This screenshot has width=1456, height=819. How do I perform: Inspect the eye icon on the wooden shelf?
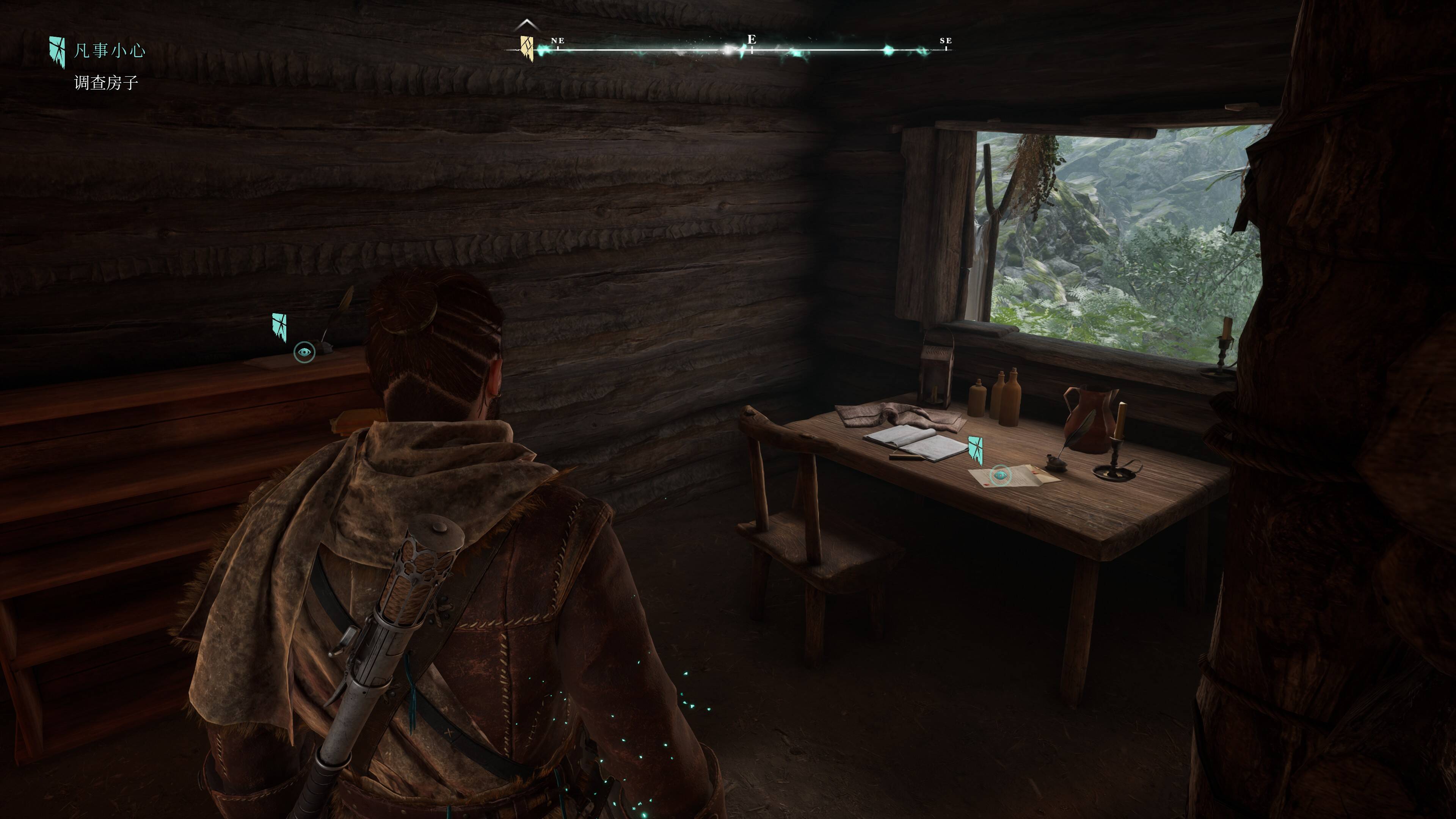[x=304, y=353]
